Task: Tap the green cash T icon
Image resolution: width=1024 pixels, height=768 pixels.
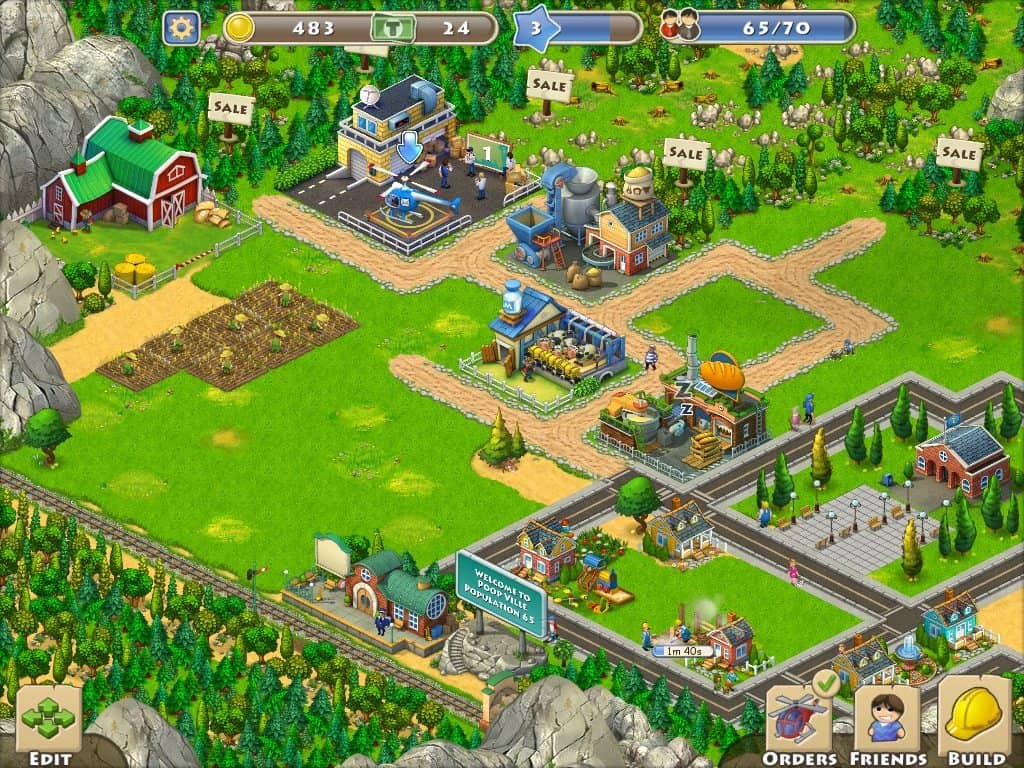Action: 392,28
